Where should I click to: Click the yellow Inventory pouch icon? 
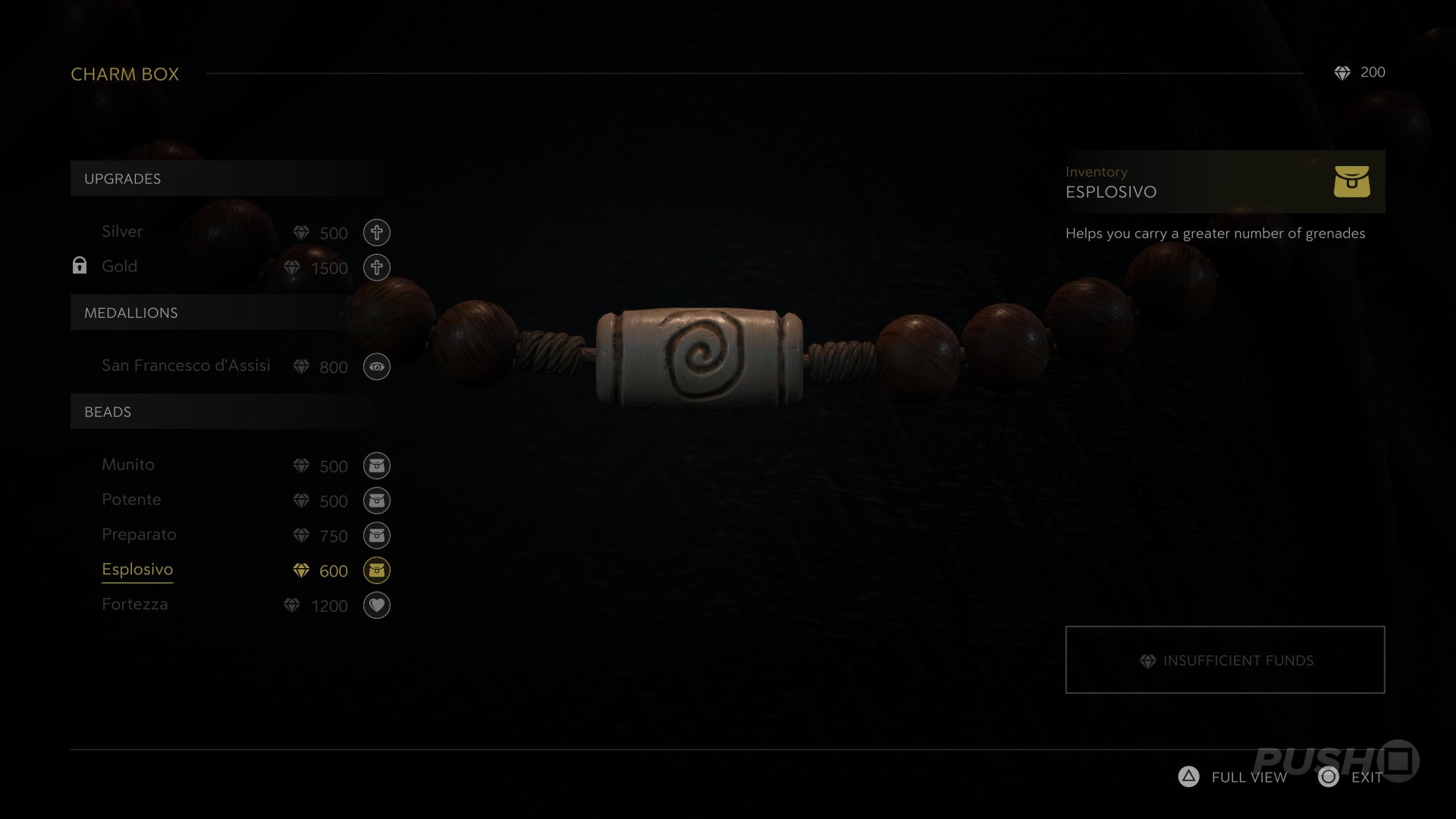click(x=1351, y=182)
